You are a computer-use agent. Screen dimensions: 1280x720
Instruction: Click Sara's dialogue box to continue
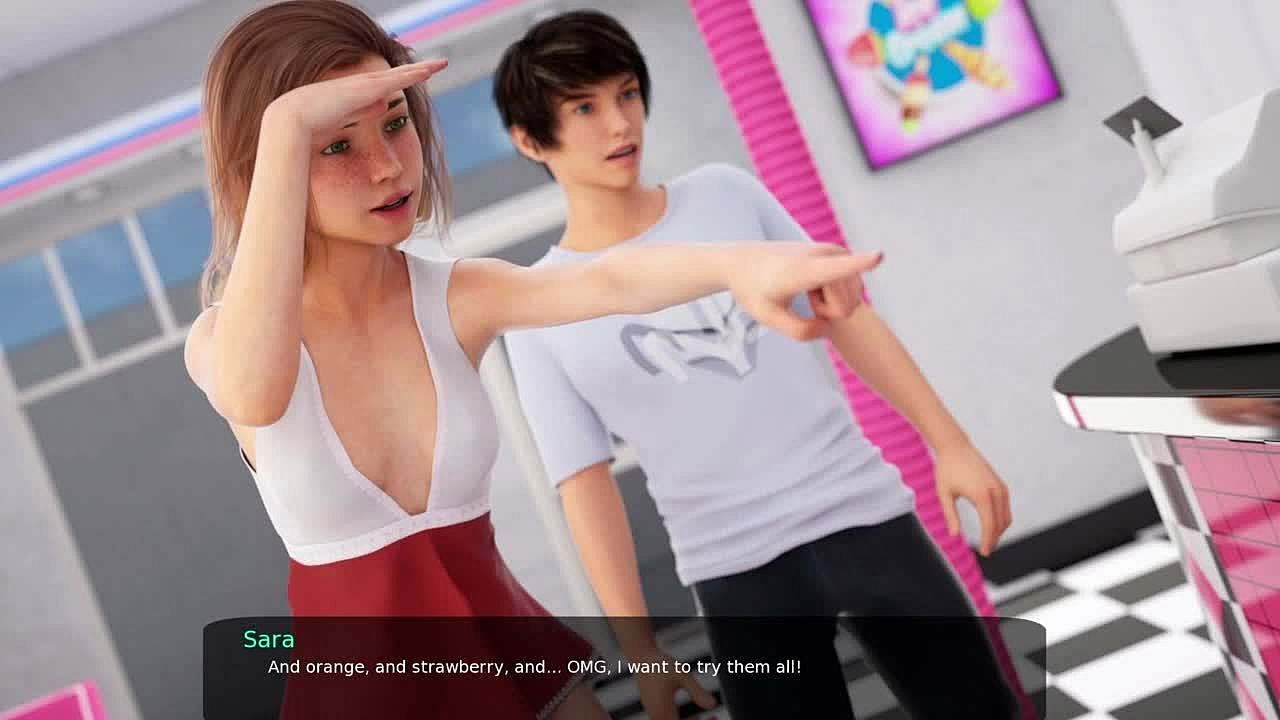click(624, 666)
